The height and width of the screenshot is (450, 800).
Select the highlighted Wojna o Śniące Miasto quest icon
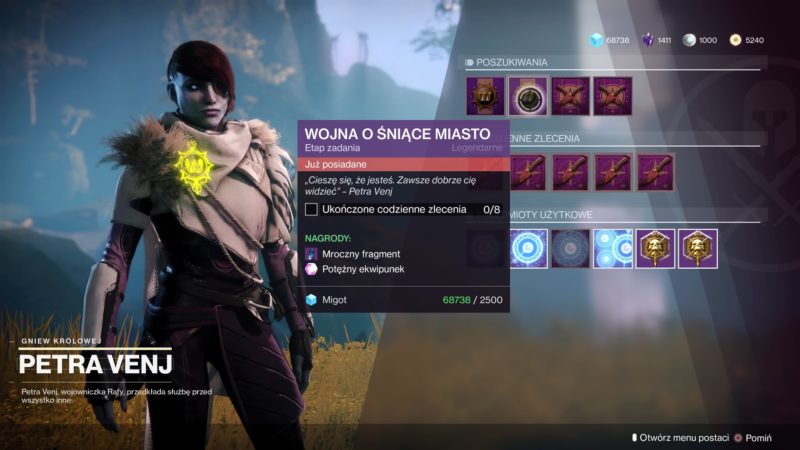click(528, 96)
